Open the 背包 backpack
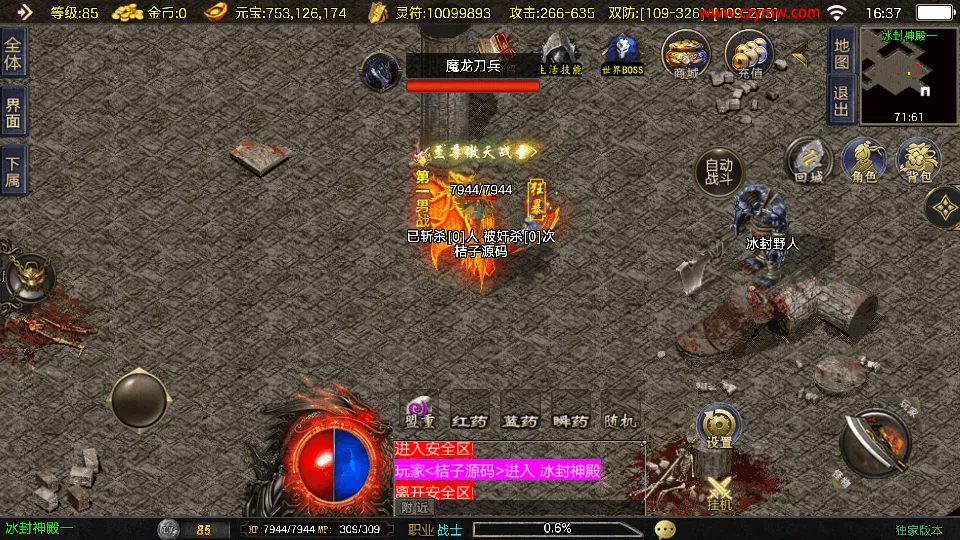 coord(918,160)
